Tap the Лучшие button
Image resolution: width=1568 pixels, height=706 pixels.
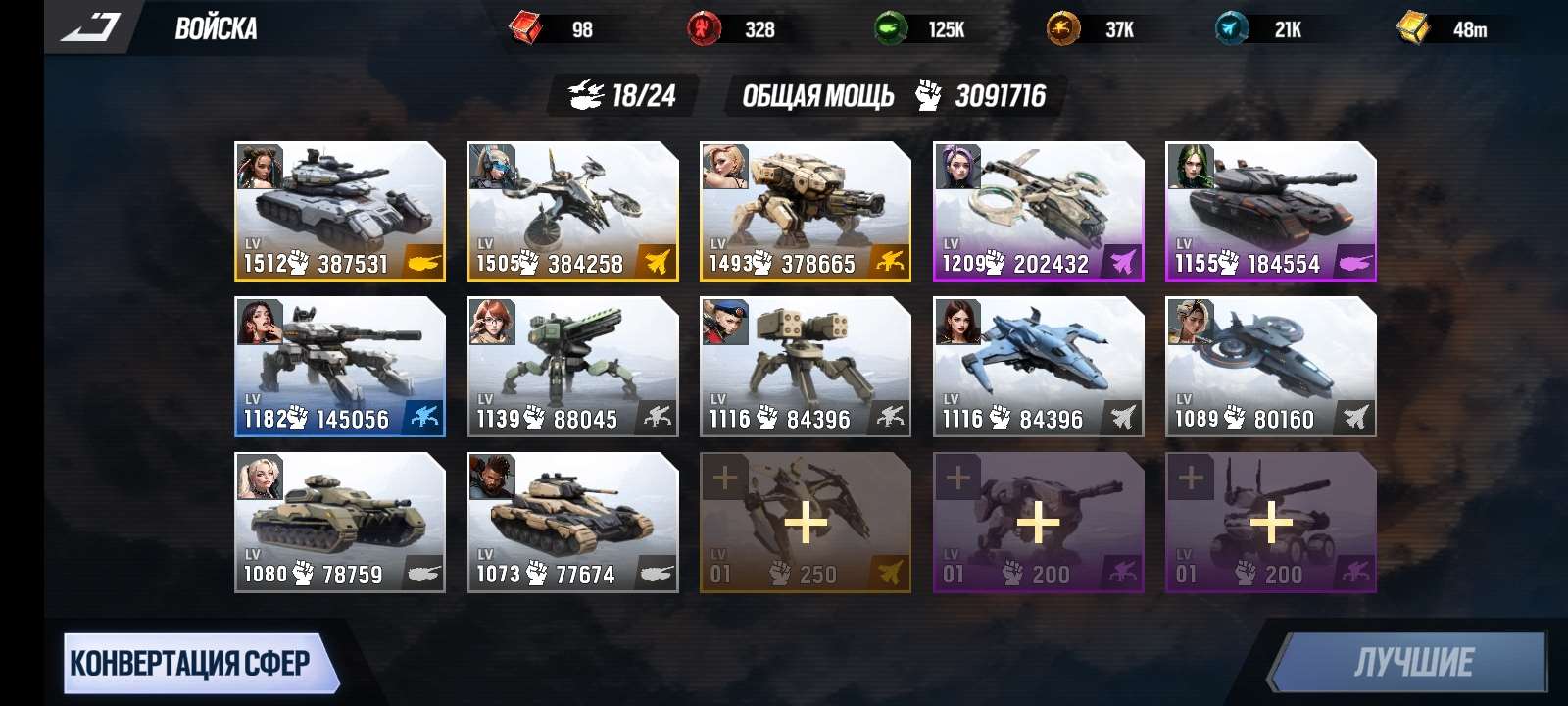click(x=1411, y=664)
